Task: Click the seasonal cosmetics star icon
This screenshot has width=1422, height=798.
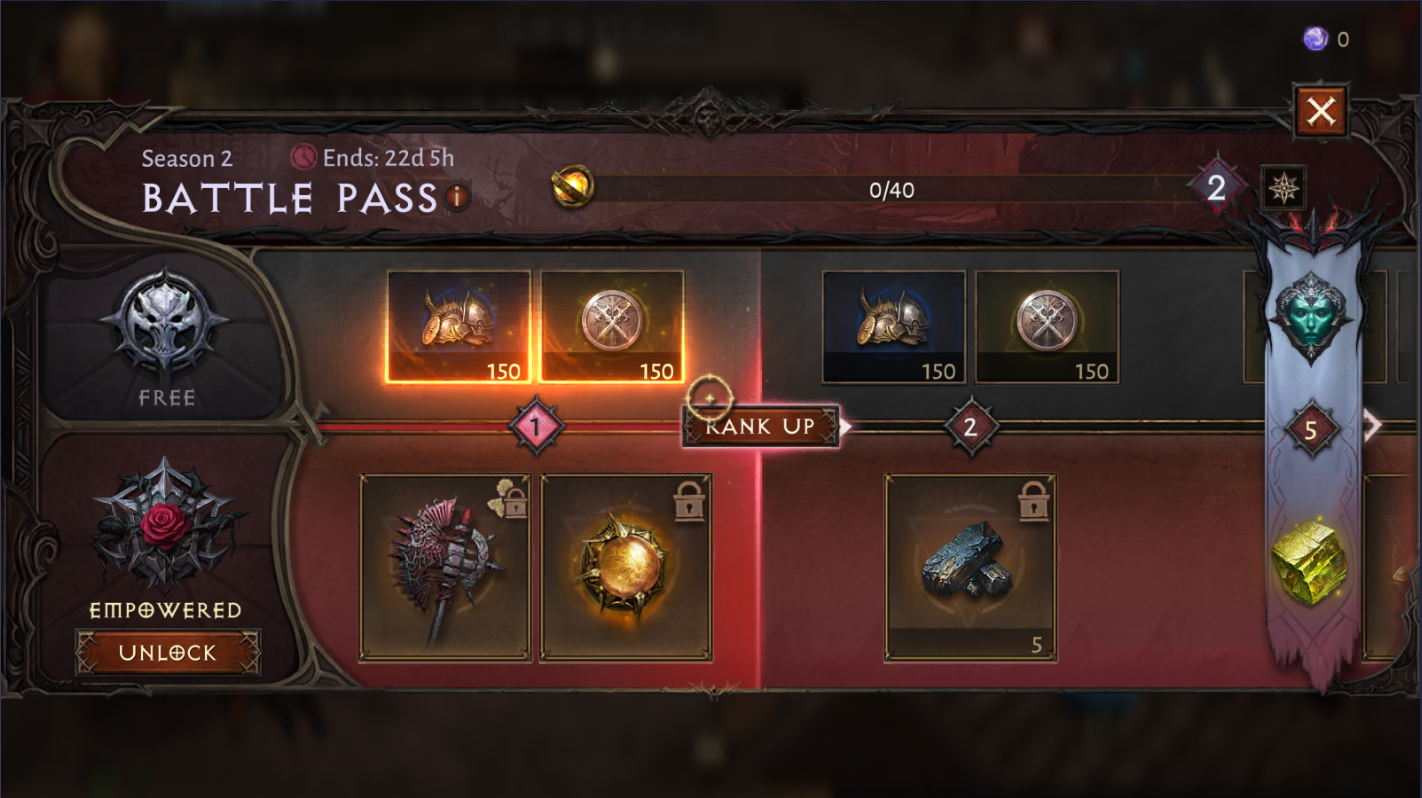Action: click(1284, 187)
